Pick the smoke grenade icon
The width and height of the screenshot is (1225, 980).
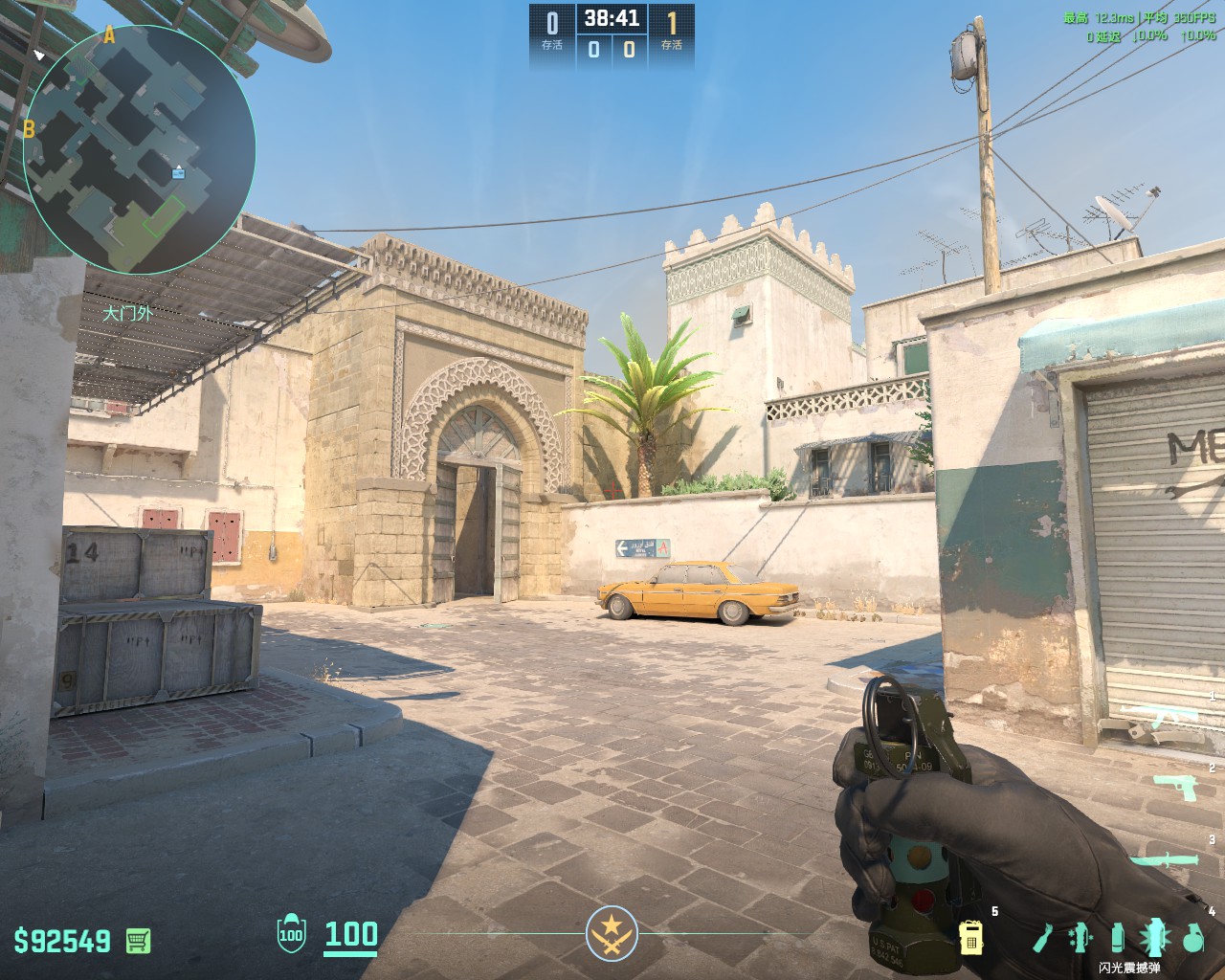(x=1117, y=938)
